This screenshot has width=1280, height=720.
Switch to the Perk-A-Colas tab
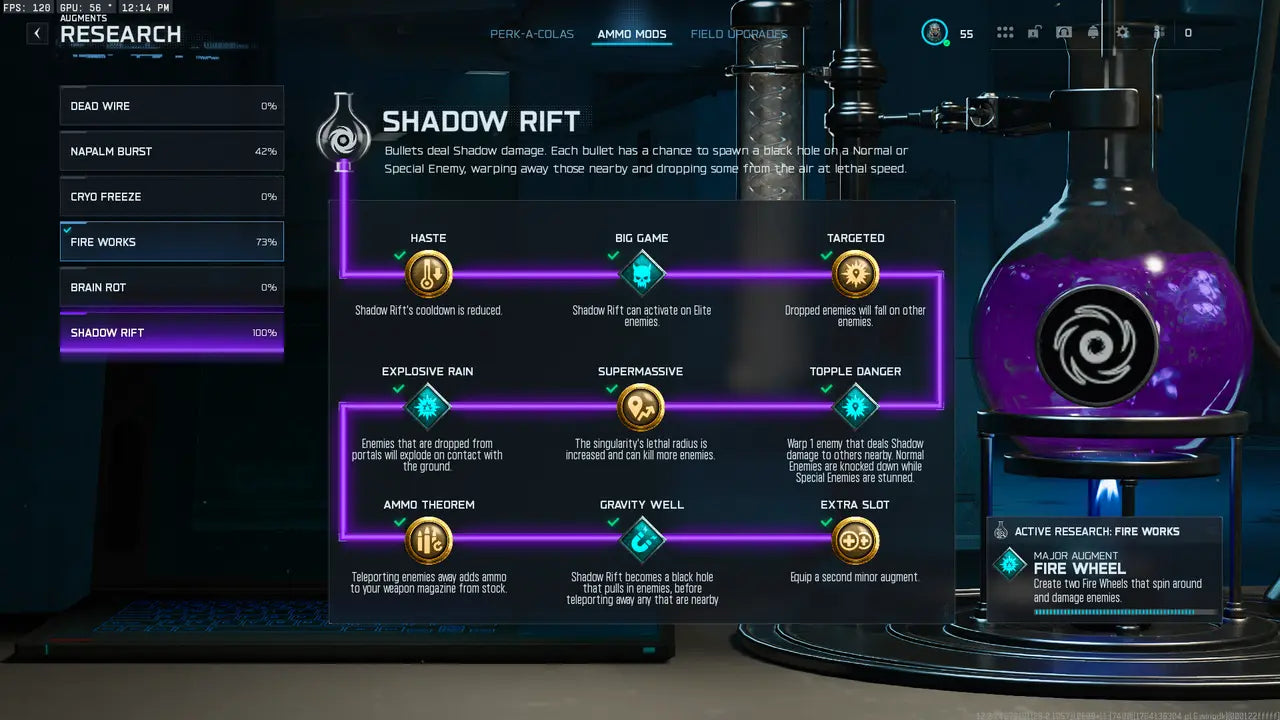pyautogui.click(x=532, y=34)
